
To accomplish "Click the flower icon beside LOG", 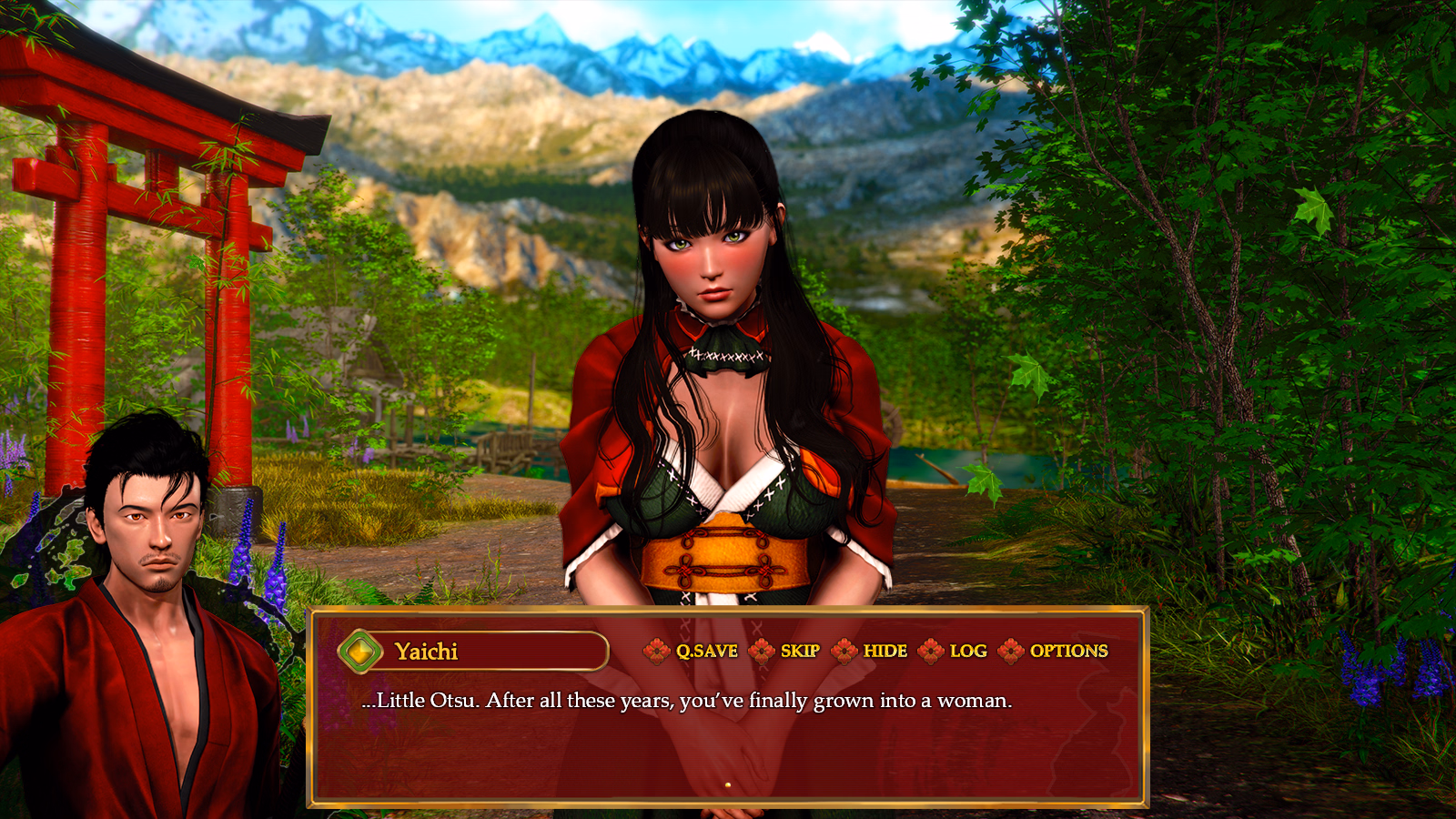I will pos(929,652).
